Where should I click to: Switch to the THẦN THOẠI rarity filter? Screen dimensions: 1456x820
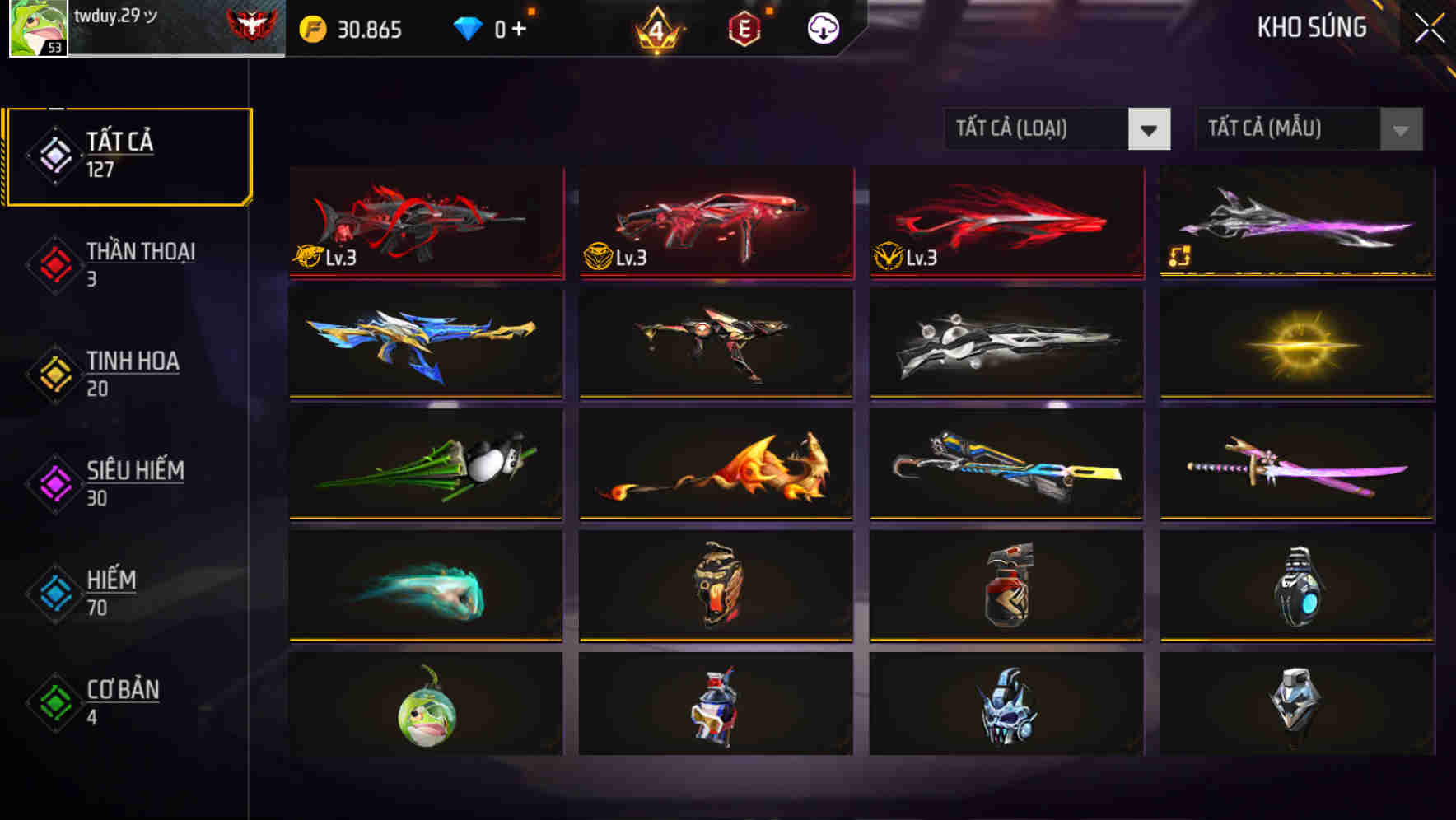(128, 263)
